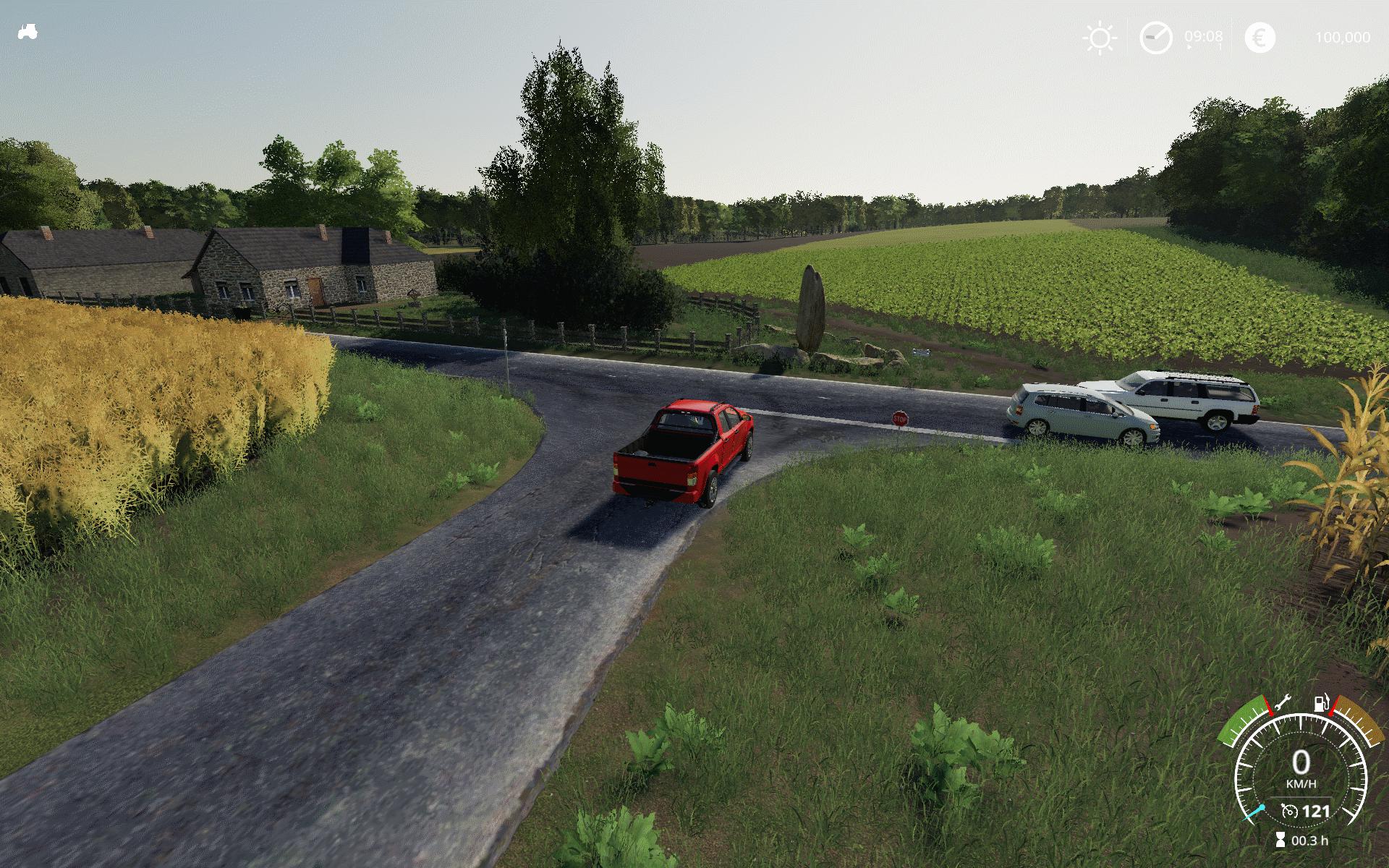The width and height of the screenshot is (1389, 868).
Task: Select the wrench damage icon
Action: 1283,702
